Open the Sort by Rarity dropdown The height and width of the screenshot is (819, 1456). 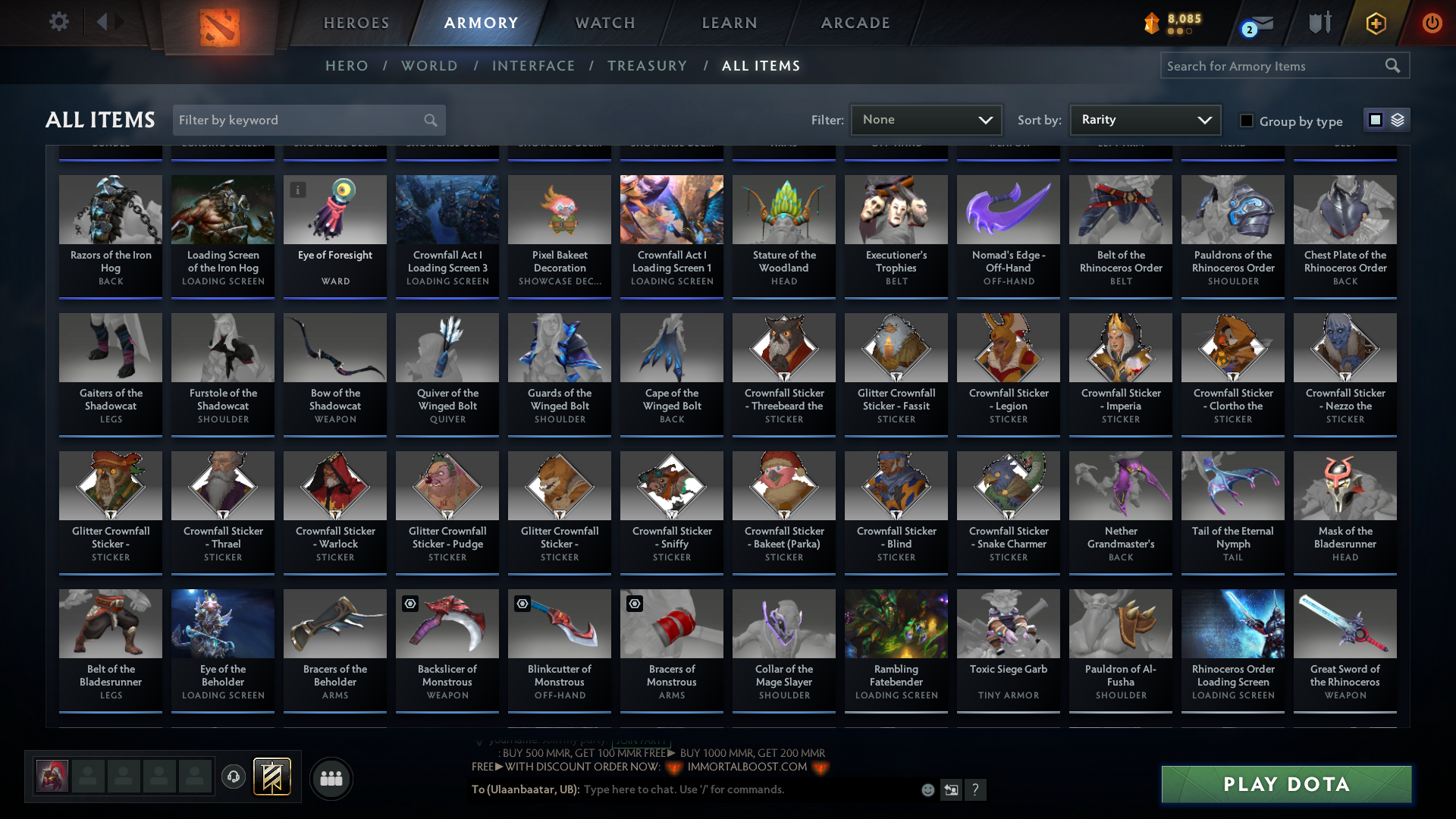pos(1144,119)
